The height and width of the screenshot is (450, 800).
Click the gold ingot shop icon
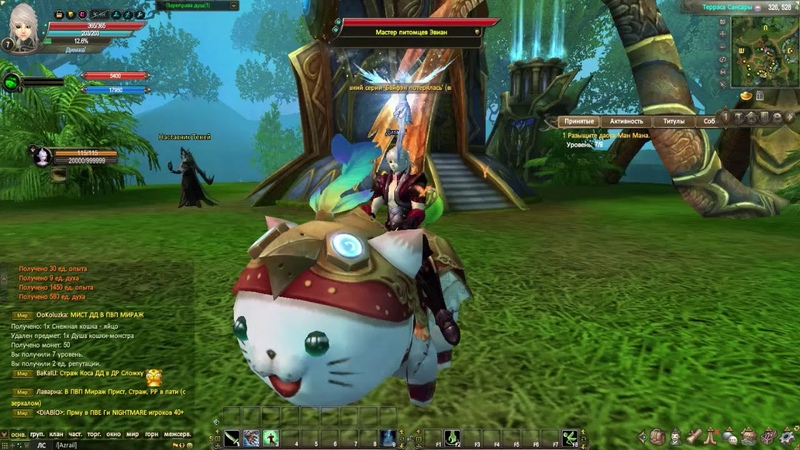coord(746,95)
